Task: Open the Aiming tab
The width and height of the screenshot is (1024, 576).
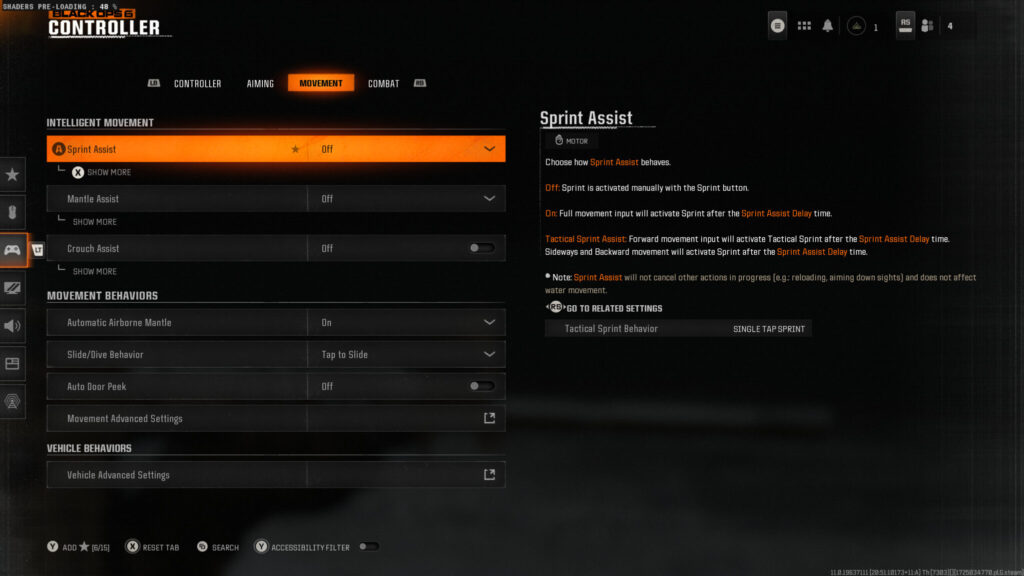Action: pos(260,83)
